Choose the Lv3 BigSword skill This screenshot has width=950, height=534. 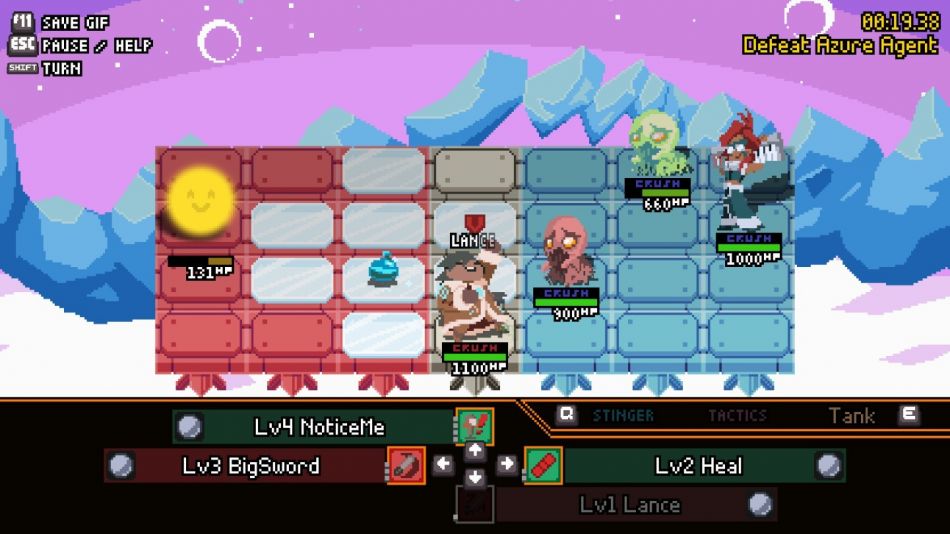pyautogui.click(x=250, y=465)
